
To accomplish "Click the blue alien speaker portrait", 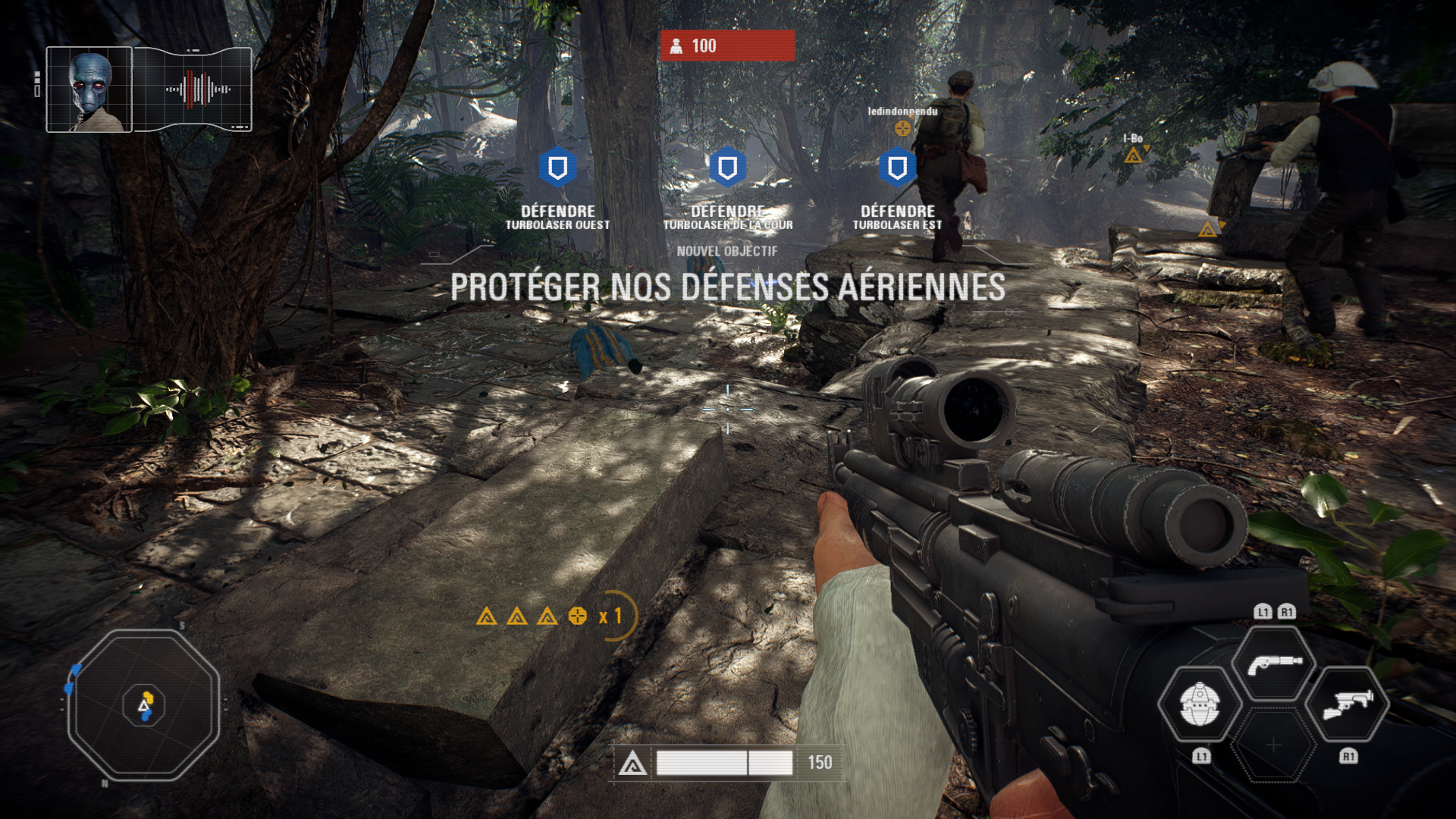I will tap(89, 89).
